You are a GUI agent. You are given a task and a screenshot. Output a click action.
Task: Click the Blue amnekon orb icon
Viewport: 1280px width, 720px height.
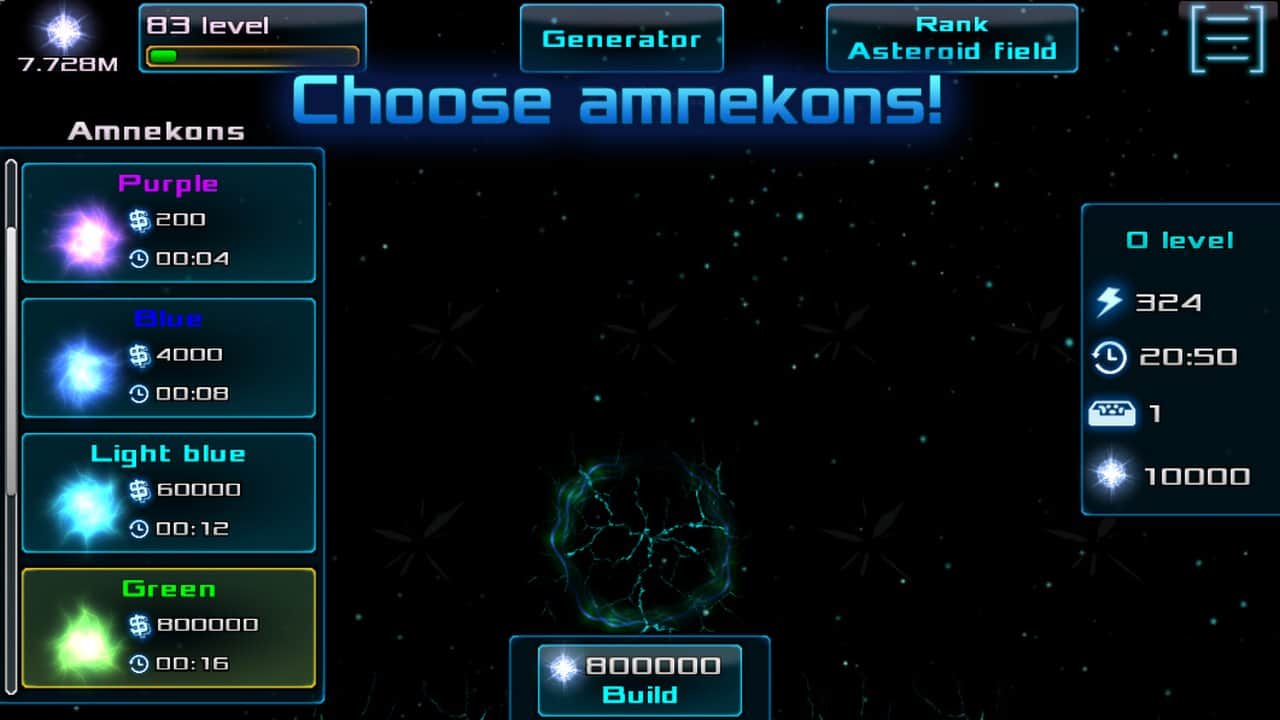[x=80, y=373]
